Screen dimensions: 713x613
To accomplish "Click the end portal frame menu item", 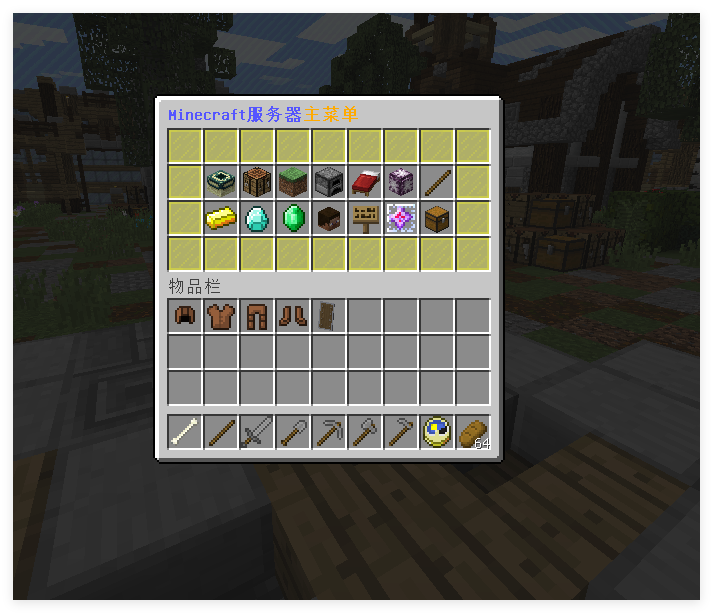I will click(221, 182).
